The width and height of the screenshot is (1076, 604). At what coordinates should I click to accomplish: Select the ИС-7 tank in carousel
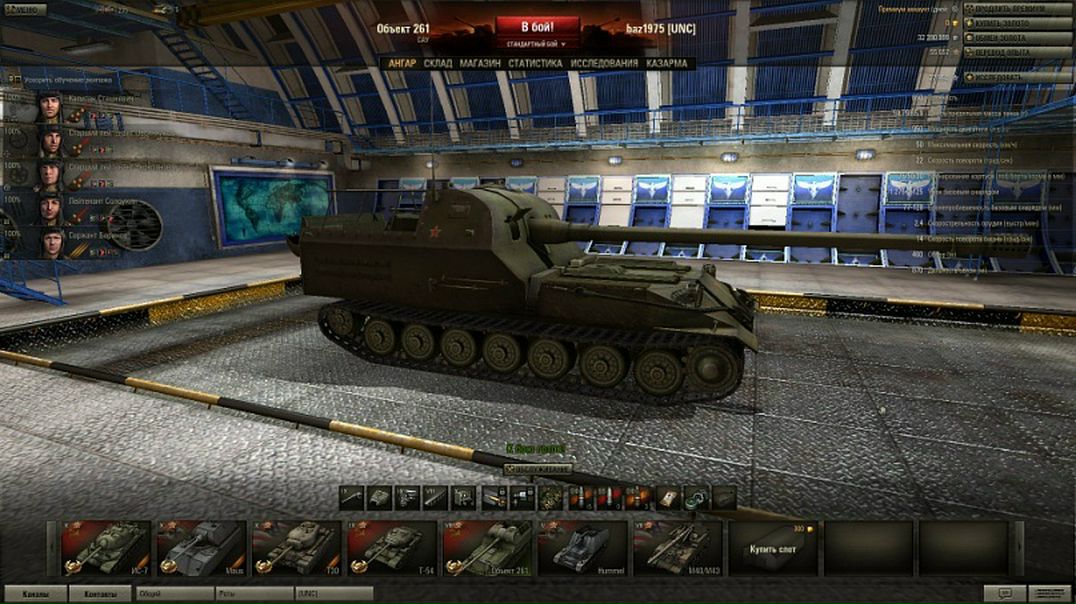[105, 547]
